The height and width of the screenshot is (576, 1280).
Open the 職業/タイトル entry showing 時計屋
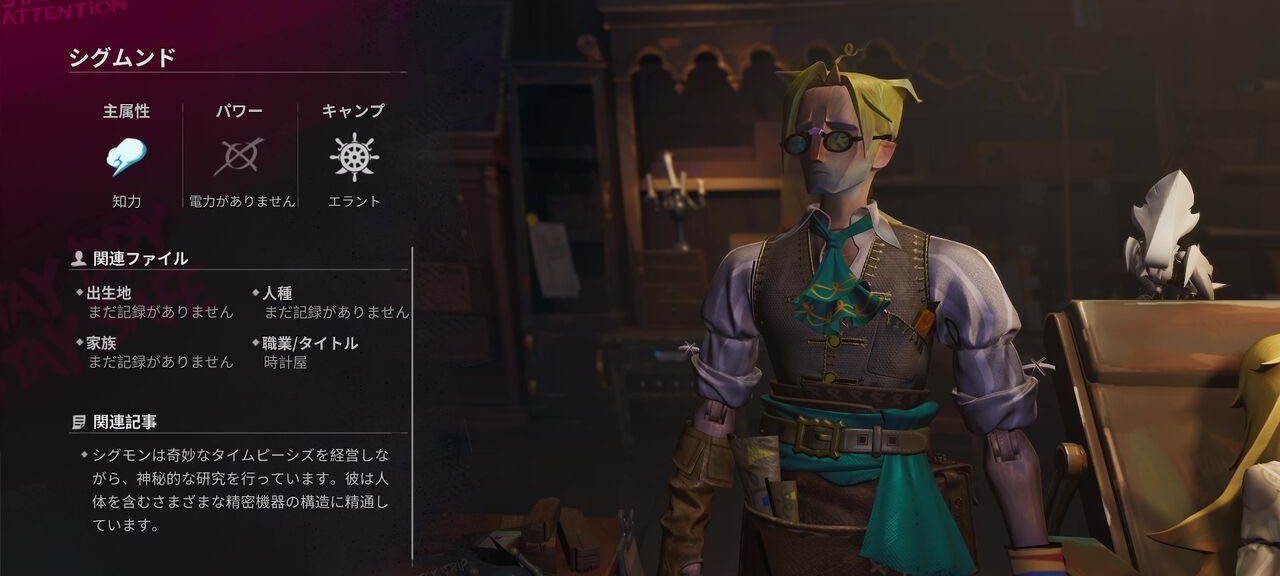pos(310,352)
